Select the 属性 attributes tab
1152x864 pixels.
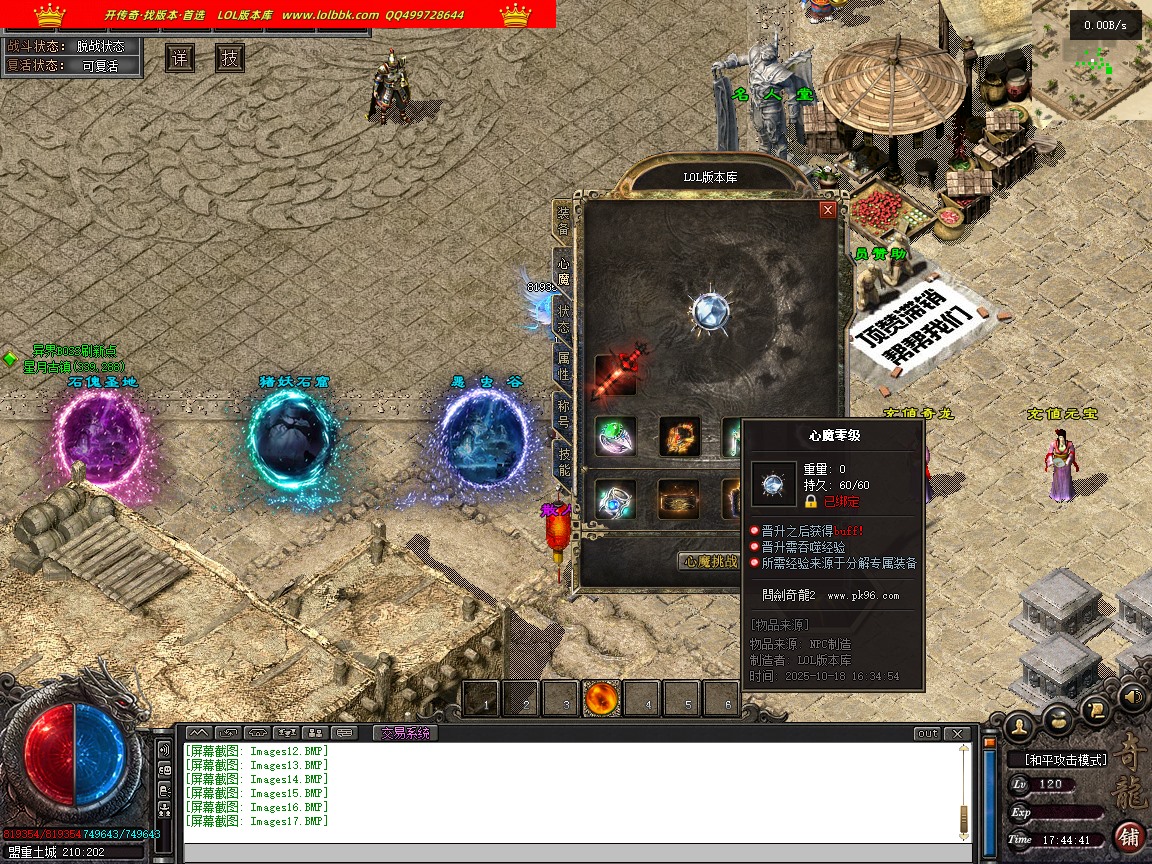[563, 366]
